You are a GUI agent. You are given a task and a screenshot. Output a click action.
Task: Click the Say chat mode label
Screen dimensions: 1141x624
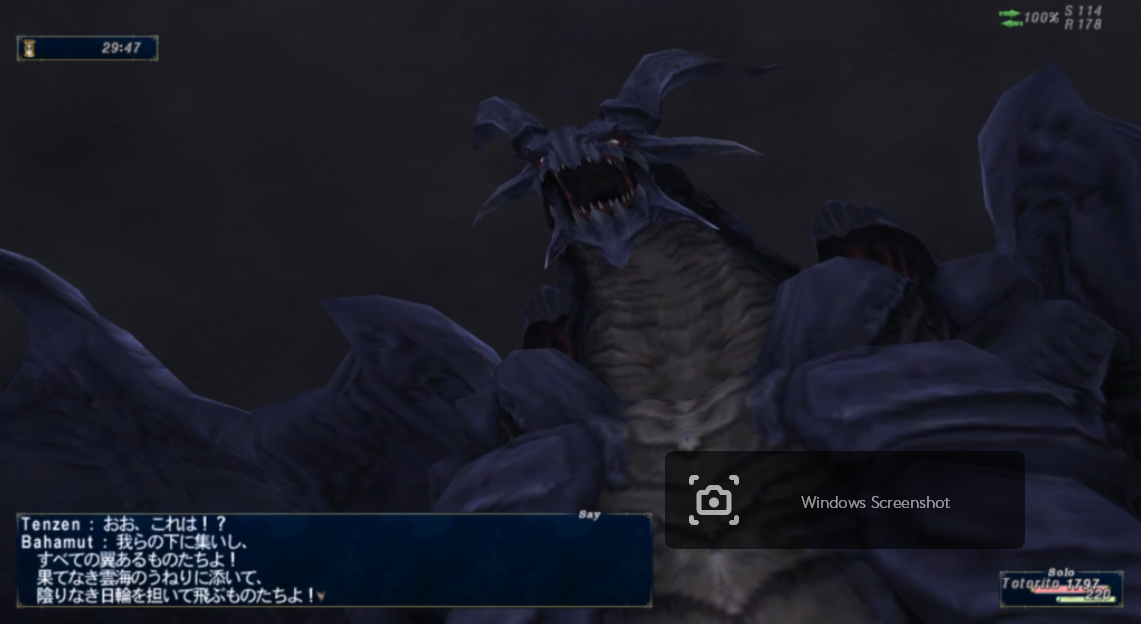[589, 515]
